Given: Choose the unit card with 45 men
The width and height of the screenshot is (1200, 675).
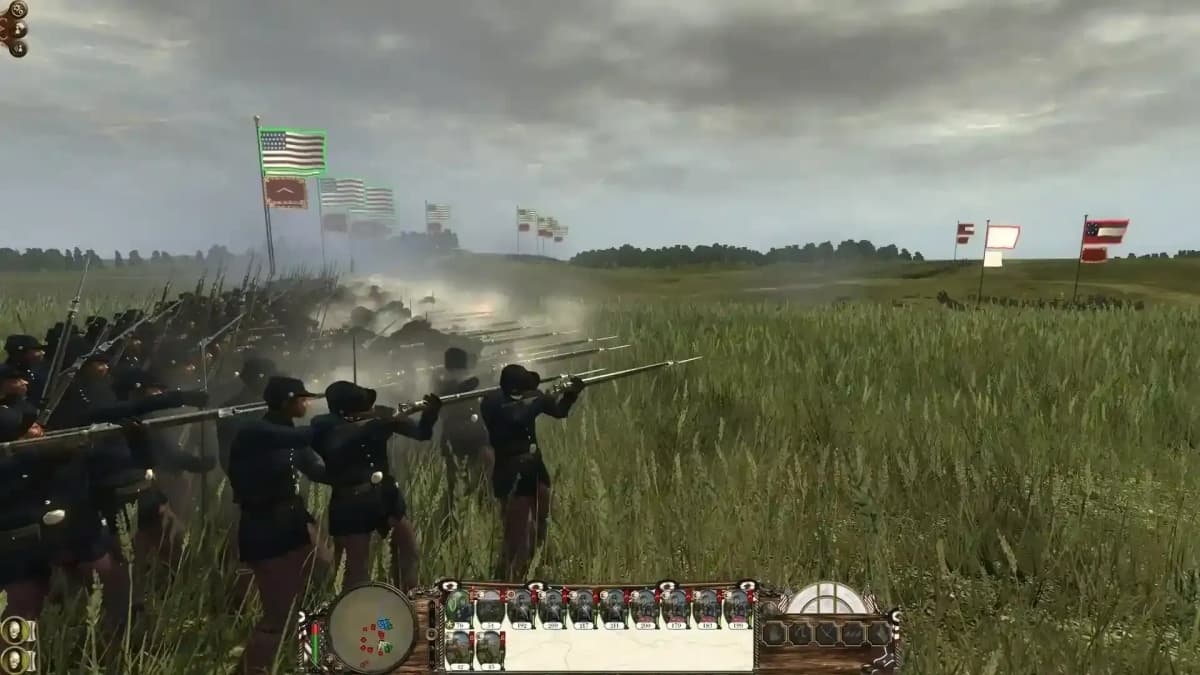Looking at the screenshot, I should pyautogui.click(x=490, y=649).
